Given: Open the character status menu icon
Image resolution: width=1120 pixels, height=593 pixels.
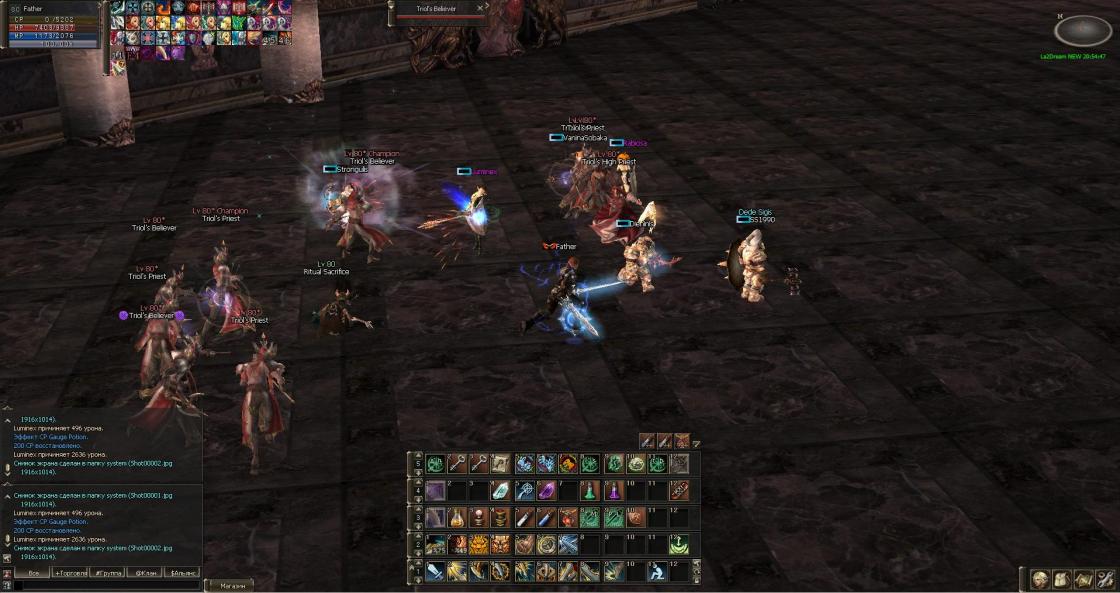Looking at the screenshot, I should pos(1041,579).
